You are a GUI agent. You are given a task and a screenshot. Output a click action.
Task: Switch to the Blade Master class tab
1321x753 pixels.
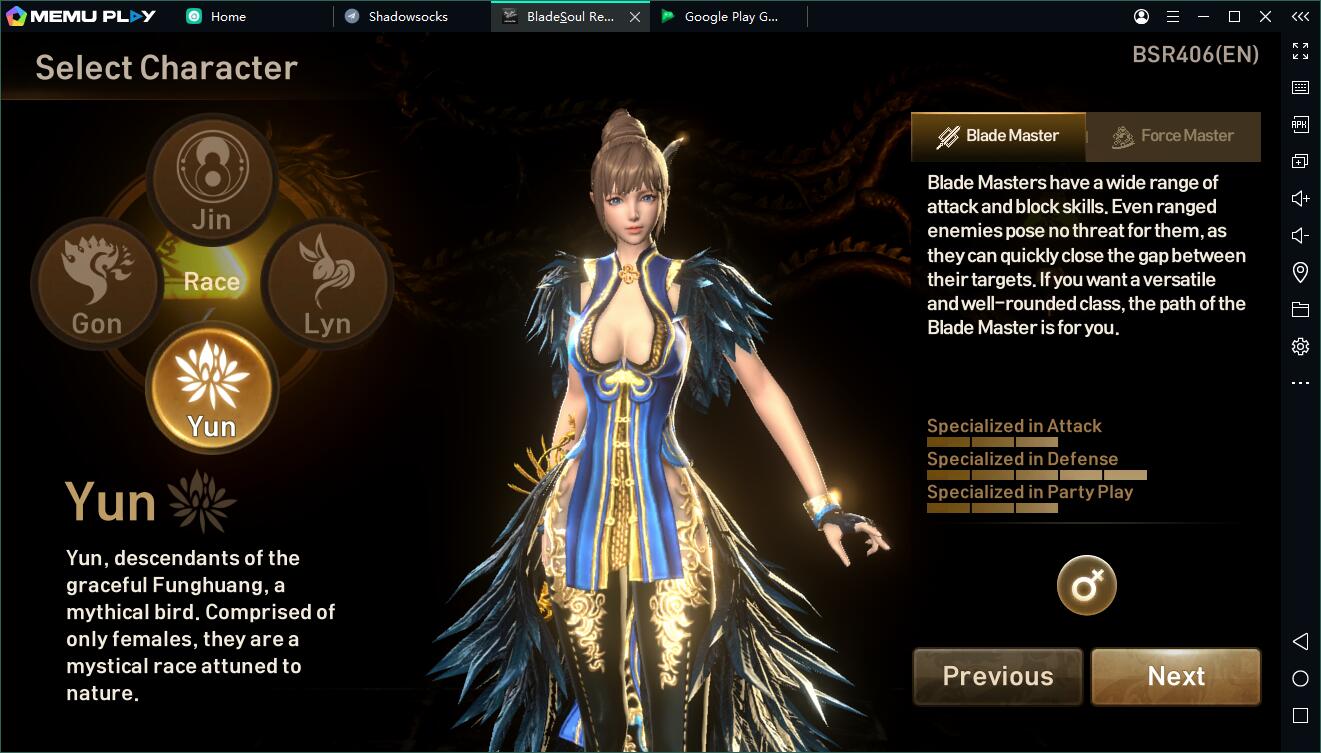coord(998,136)
